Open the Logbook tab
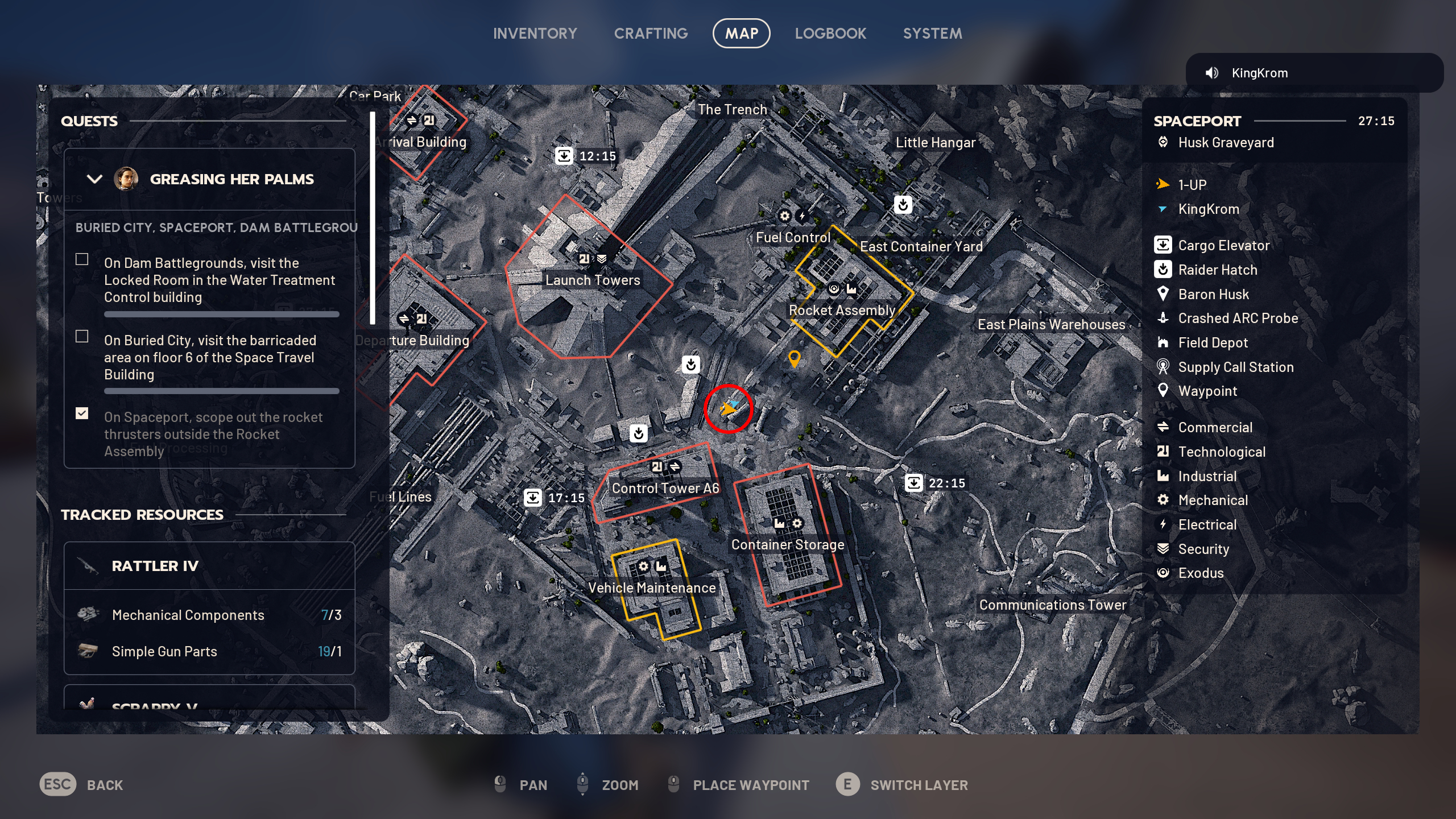 tap(831, 33)
